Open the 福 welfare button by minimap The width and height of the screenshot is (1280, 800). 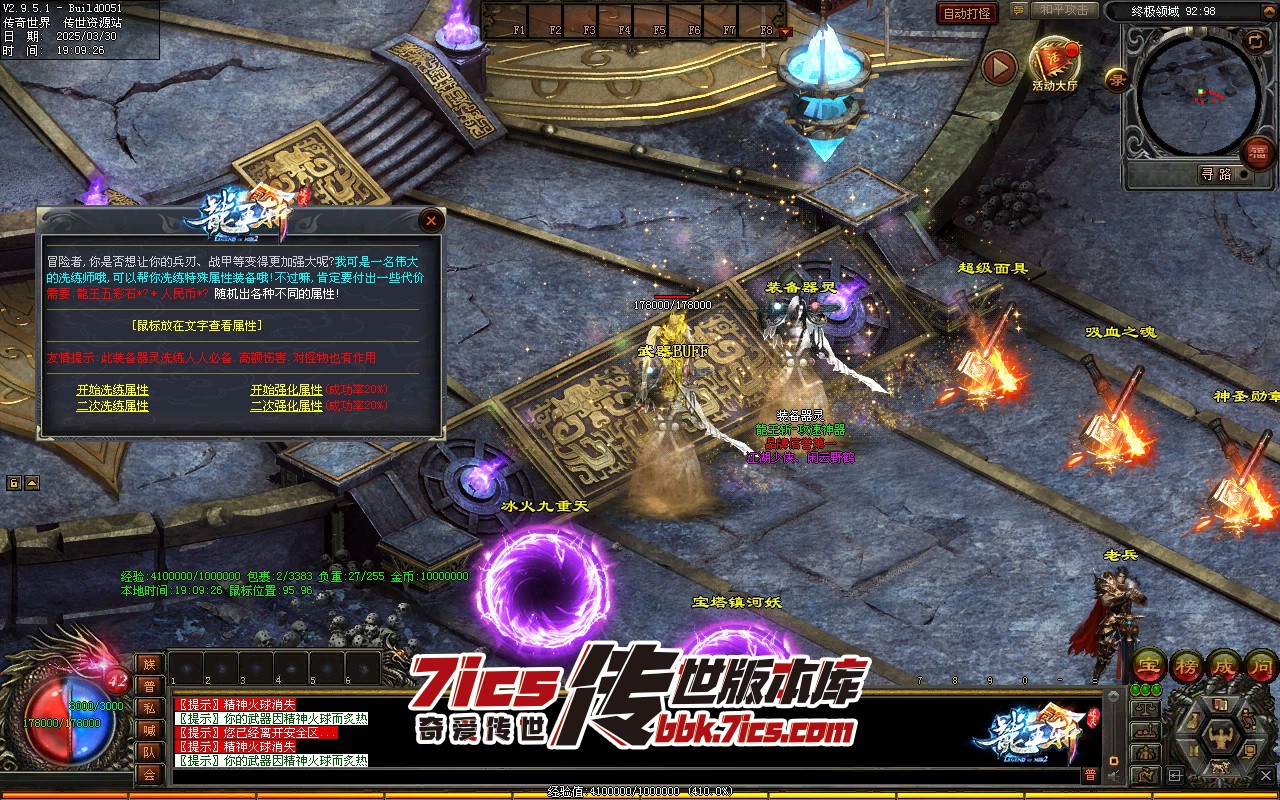tap(1256, 153)
